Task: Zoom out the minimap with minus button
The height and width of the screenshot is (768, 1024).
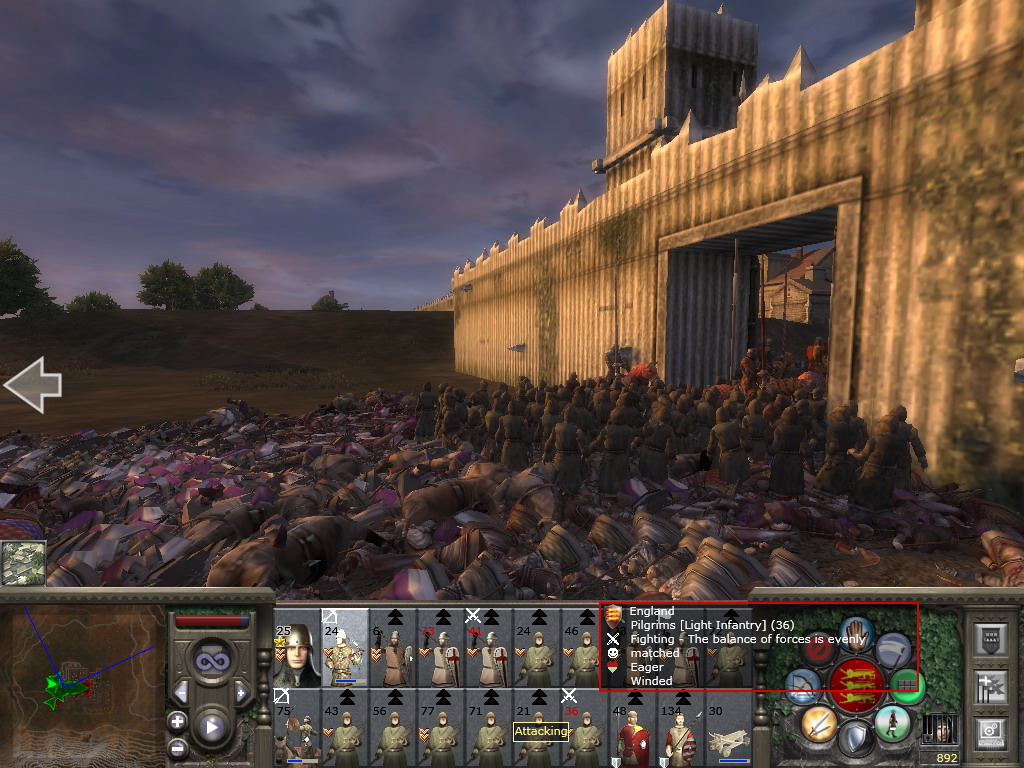Action: [178, 747]
